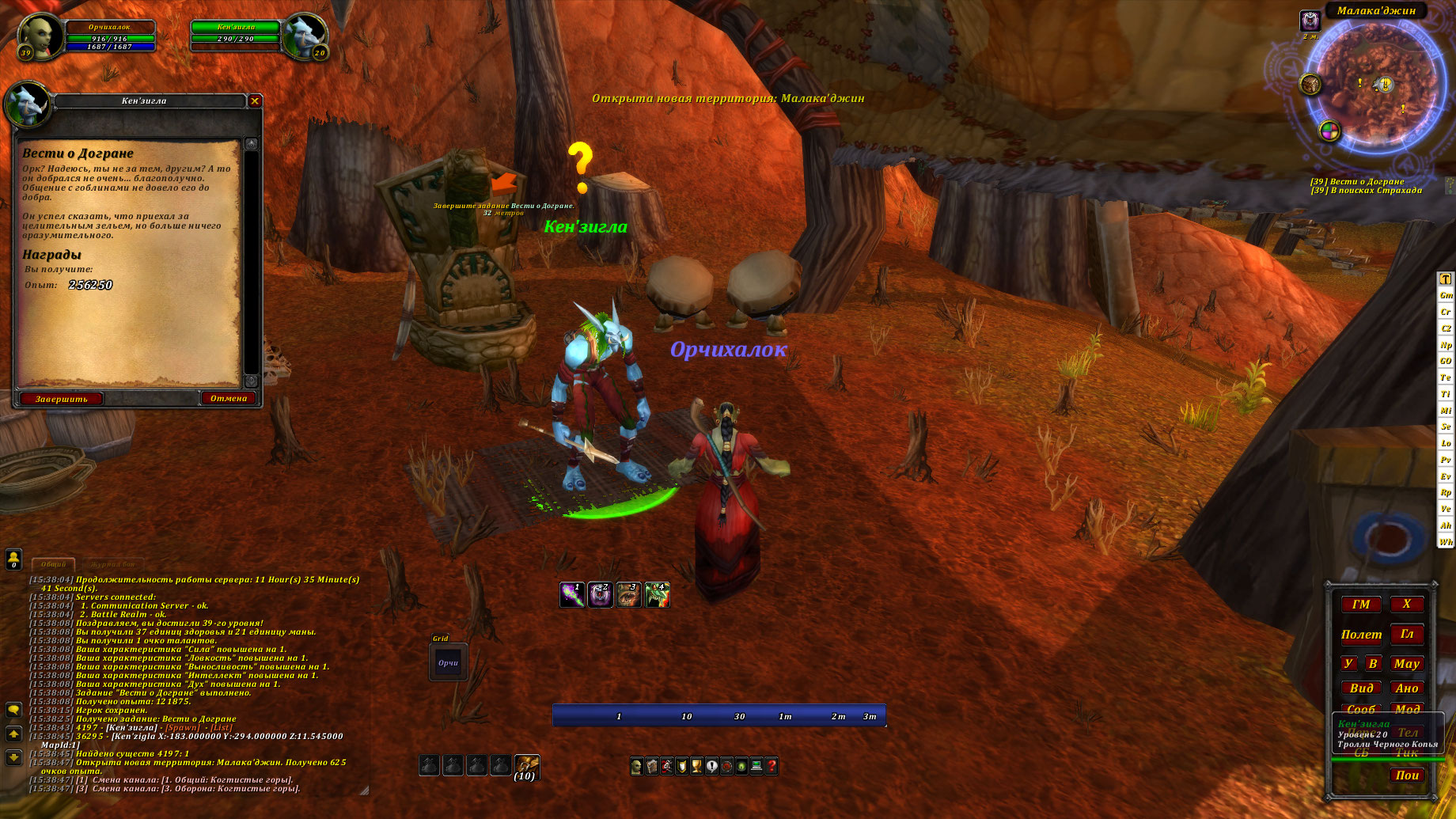Click the four-colored circle button by the minimap
Screen dimensions: 1456x819
[x=1329, y=131]
